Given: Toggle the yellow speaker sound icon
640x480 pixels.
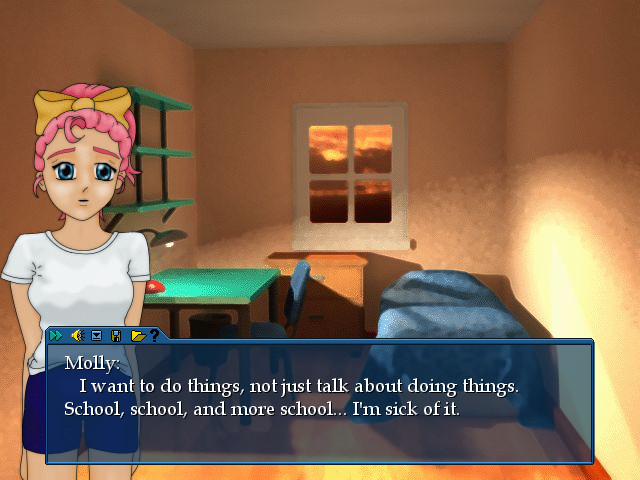Looking at the screenshot, I should tap(76, 335).
